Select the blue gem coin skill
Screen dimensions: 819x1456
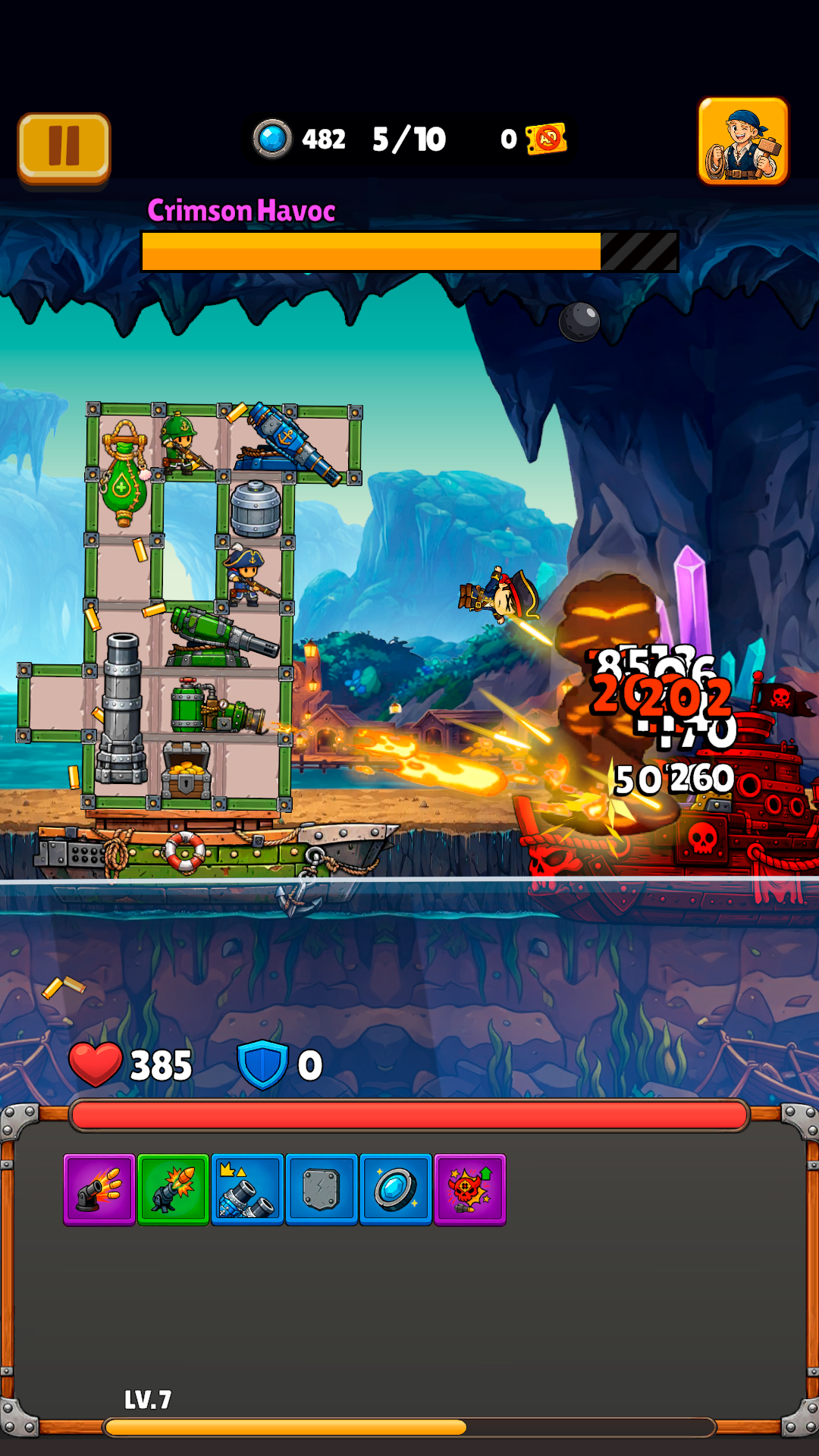[396, 1189]
